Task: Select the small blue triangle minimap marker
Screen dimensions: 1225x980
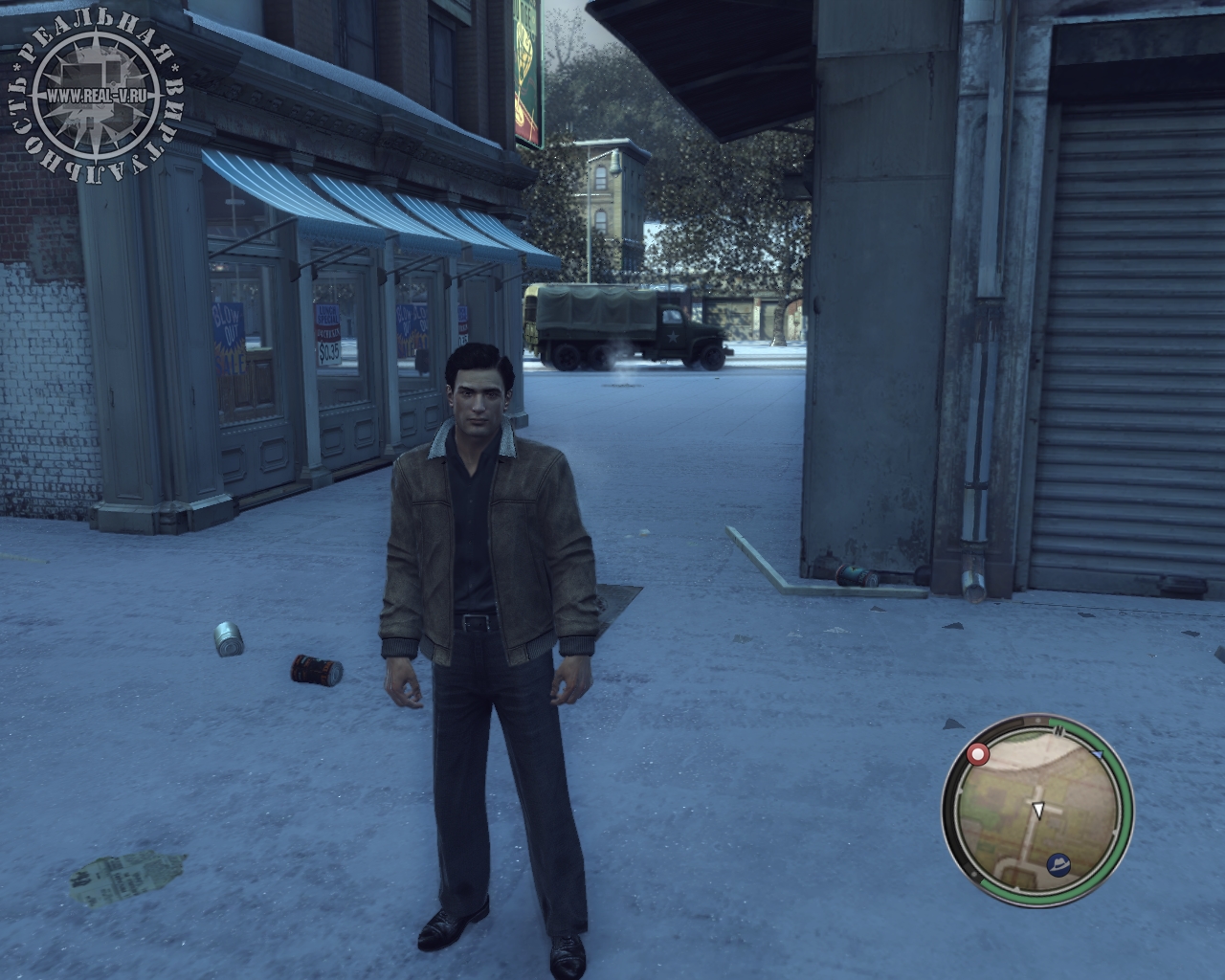Action: [1097, 755]
